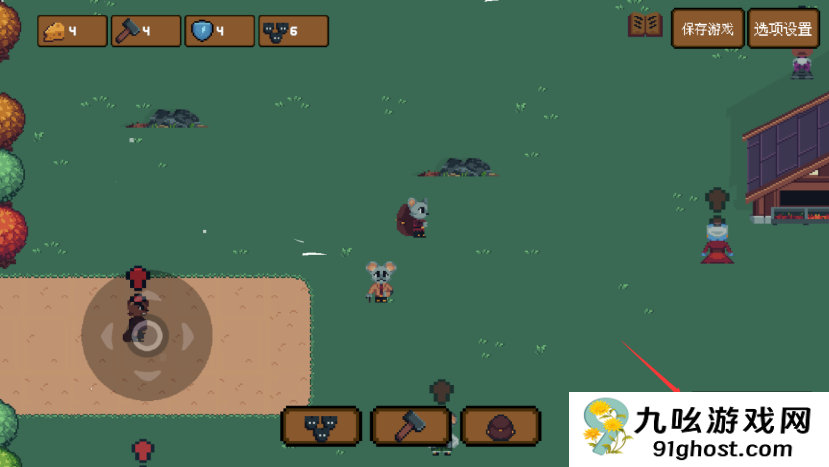829x467 pixels.
Task: Open the journal book icon
Action: point(645,26)
